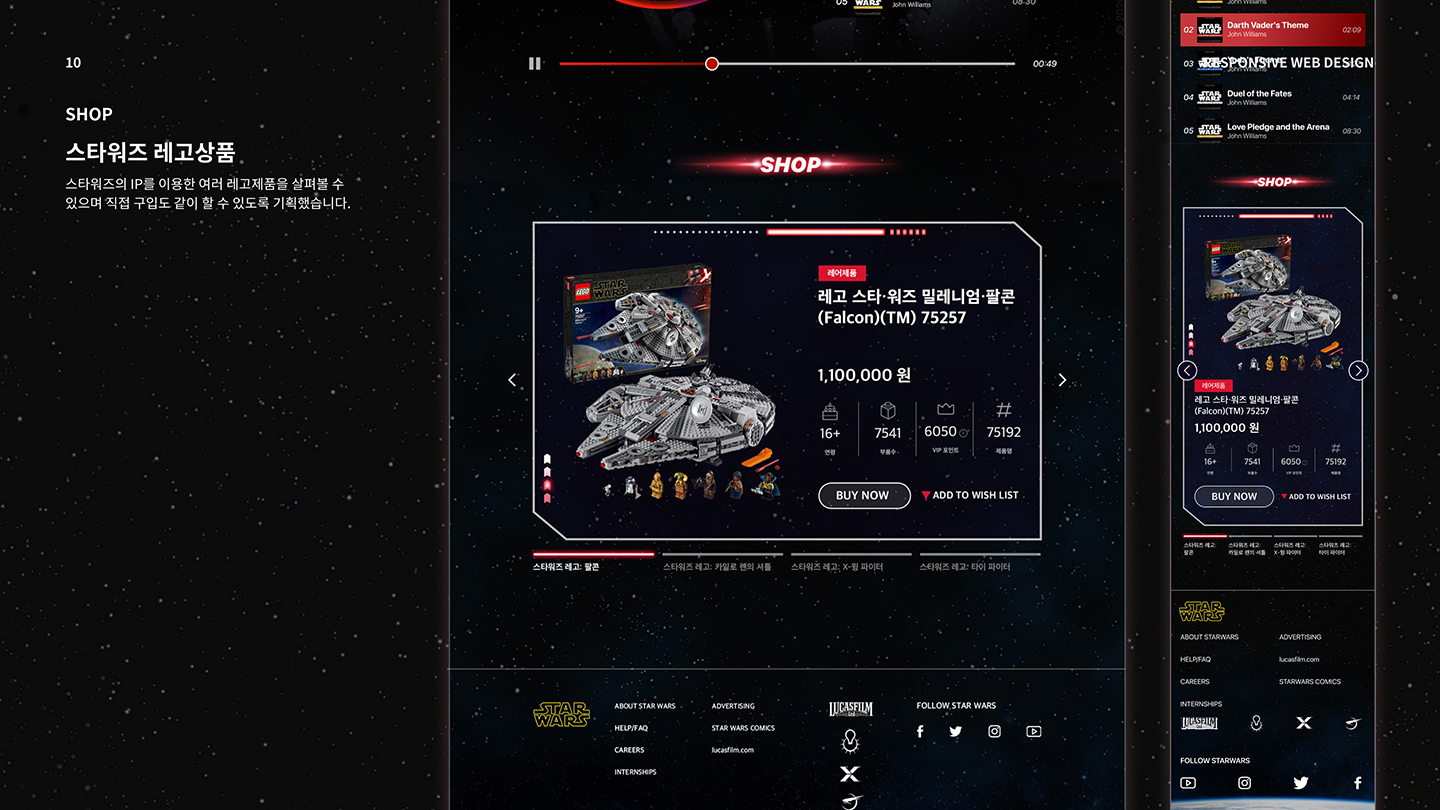The height and width of the screenshot is (810, 1440).
Task: Click the Lucasfilm logo in the footer
Action: 851,707
